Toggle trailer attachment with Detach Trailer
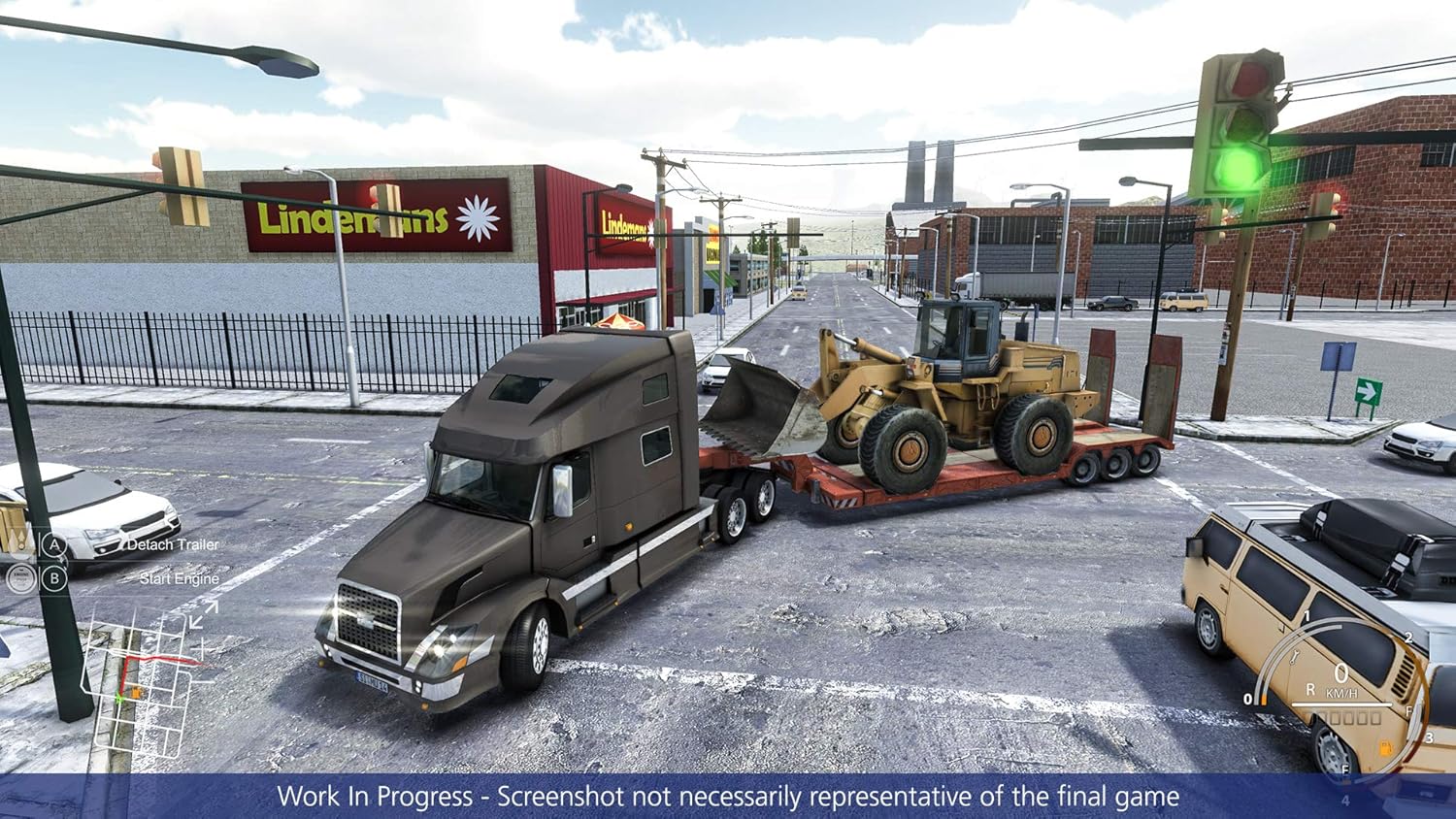Screen dimensions: 1456x819 (54, 544)
